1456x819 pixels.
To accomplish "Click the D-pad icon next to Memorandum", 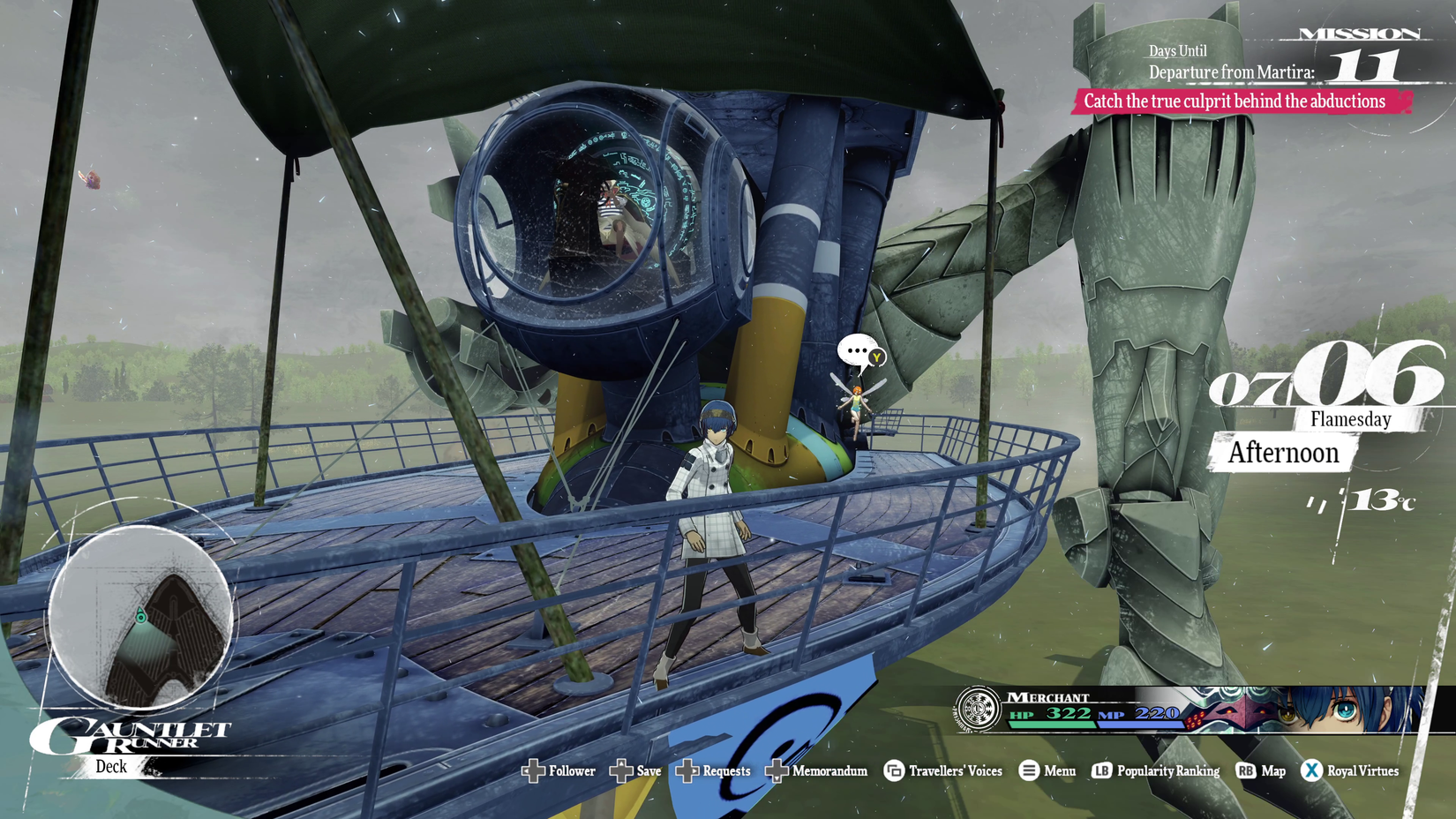I will coord(776,770).
